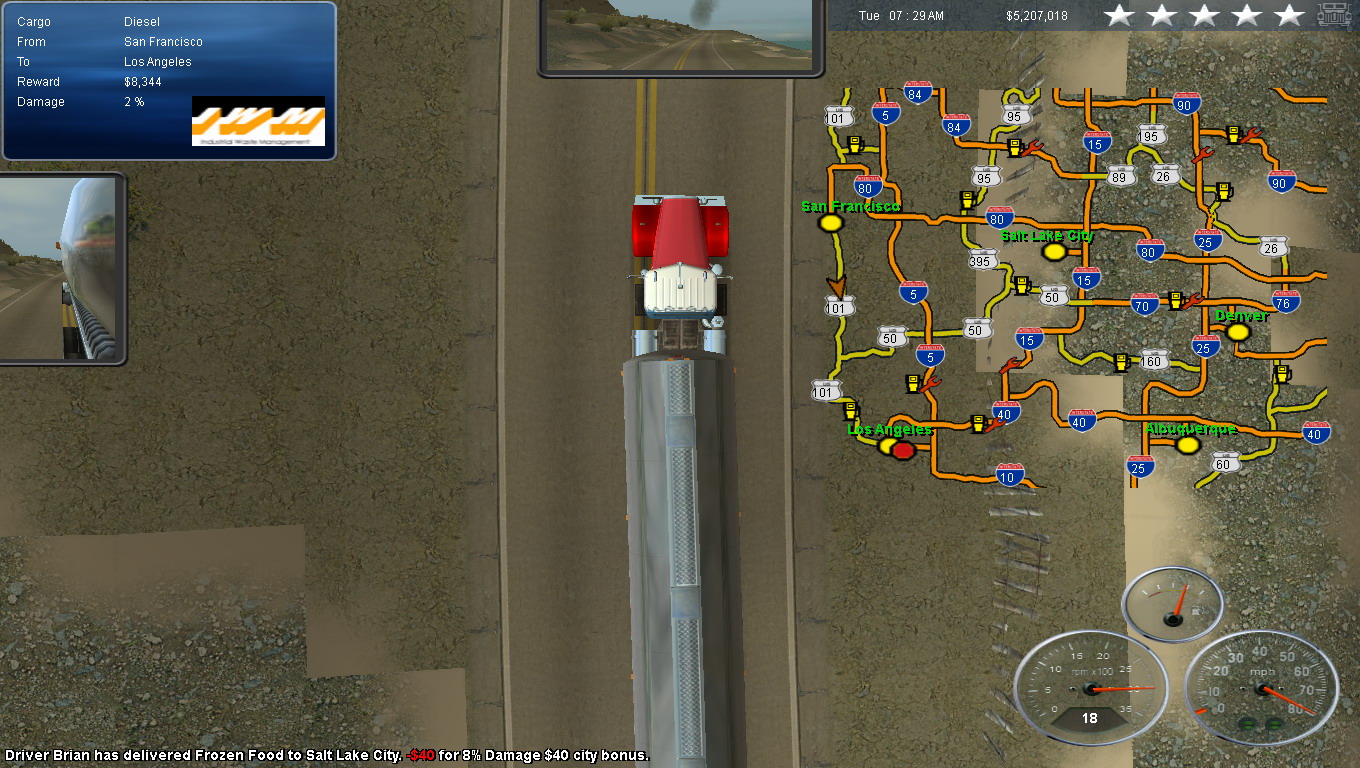Open the cargo job info panel
The height and width of the screenshot is (768, 1360).
(x=168, y=80)
